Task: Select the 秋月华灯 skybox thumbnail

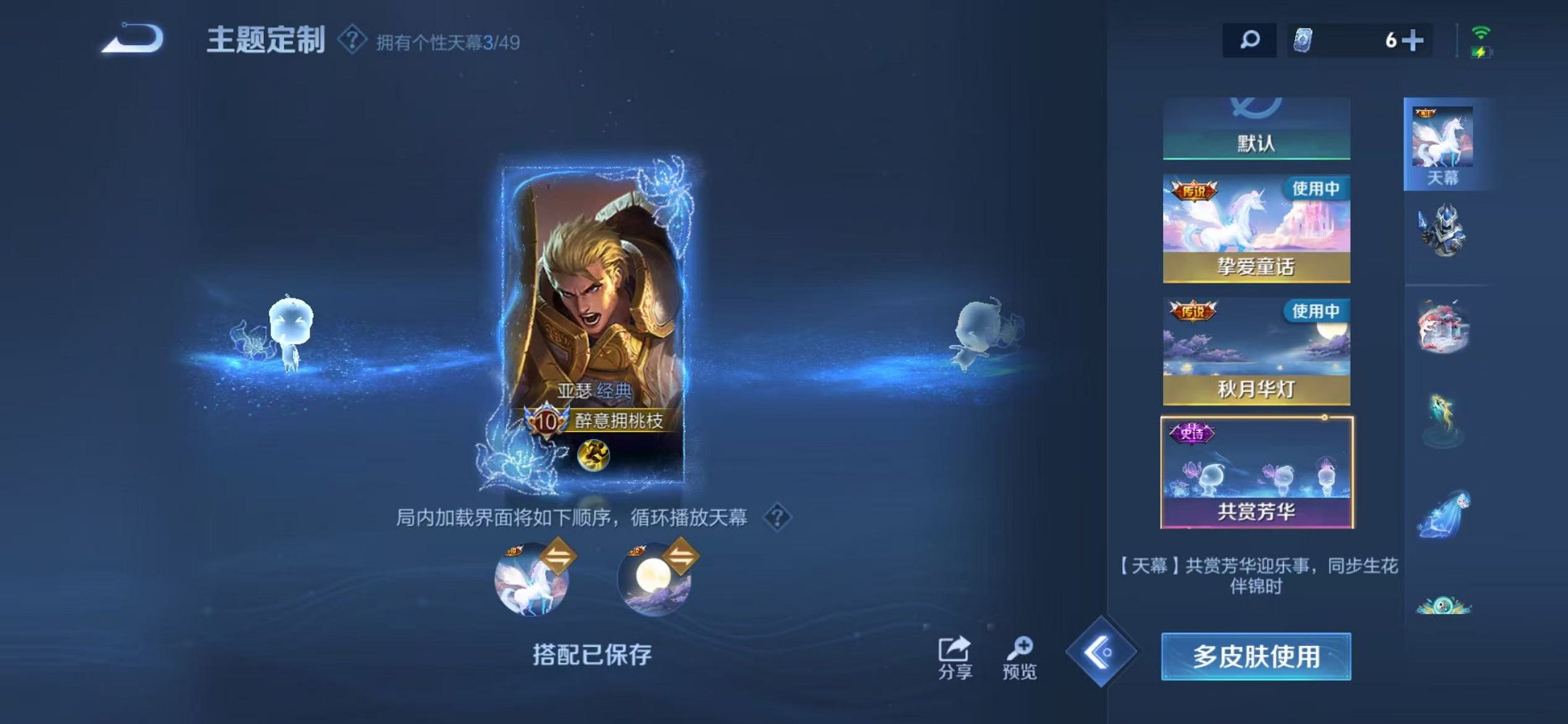Action: (x=1256, y=350)
